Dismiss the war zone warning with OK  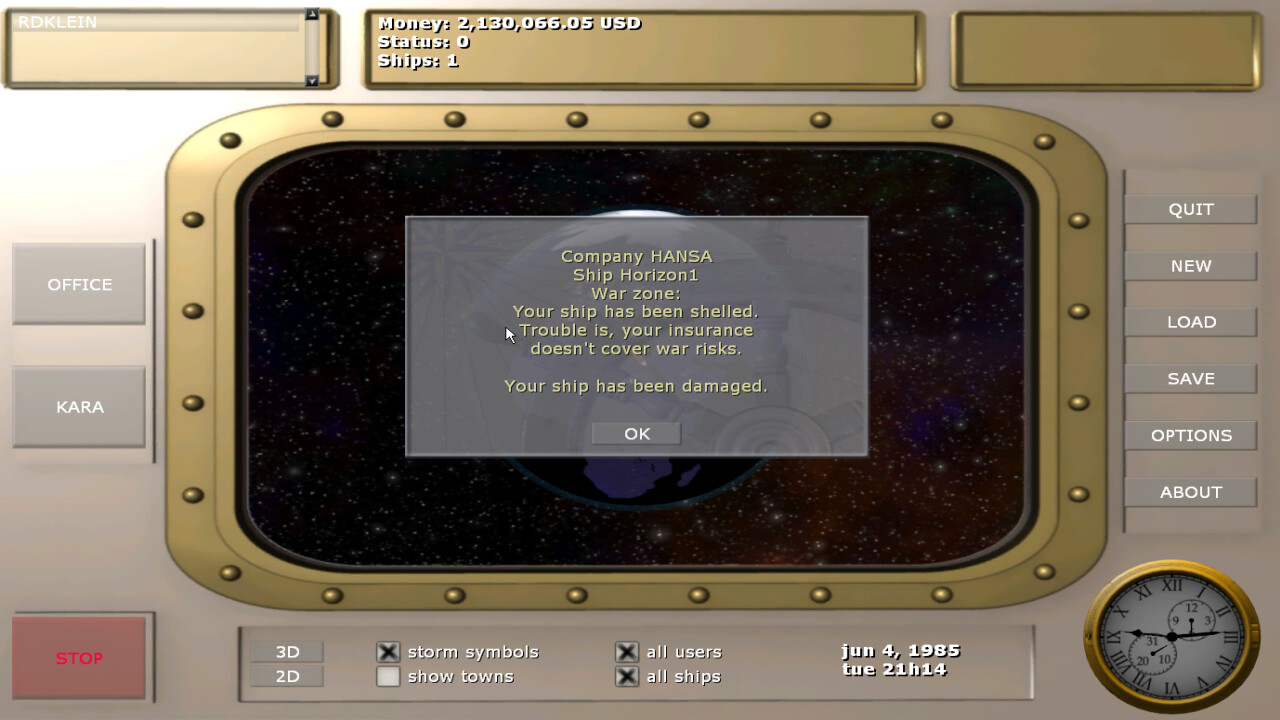tap(635, 433)
